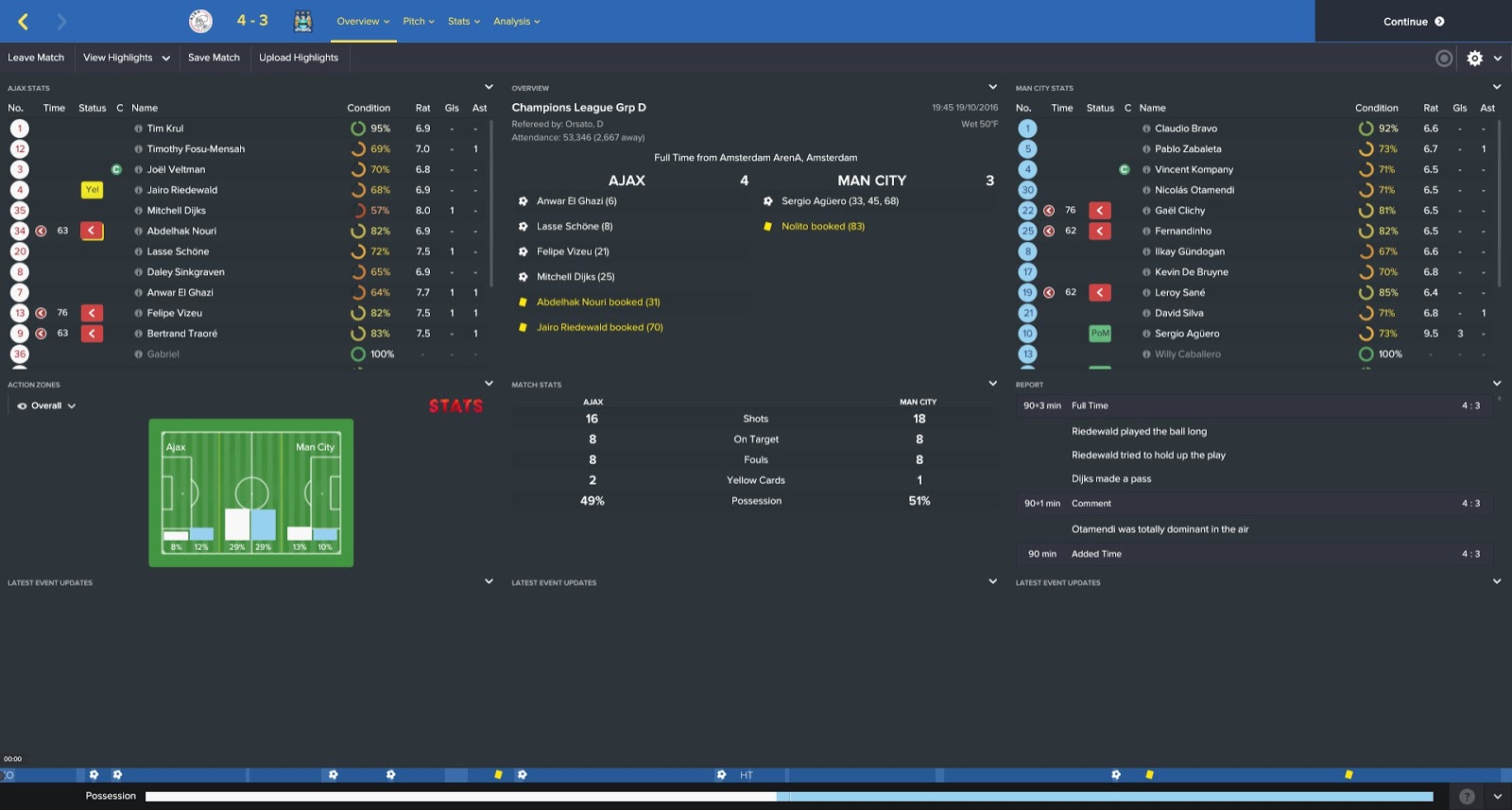Open the Stats menu

(462, 20)
